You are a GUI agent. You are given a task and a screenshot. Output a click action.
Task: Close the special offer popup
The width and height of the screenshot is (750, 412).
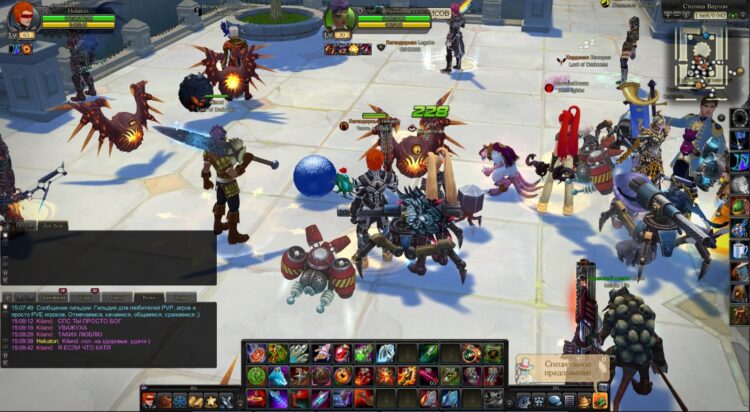tap(603, 358)
